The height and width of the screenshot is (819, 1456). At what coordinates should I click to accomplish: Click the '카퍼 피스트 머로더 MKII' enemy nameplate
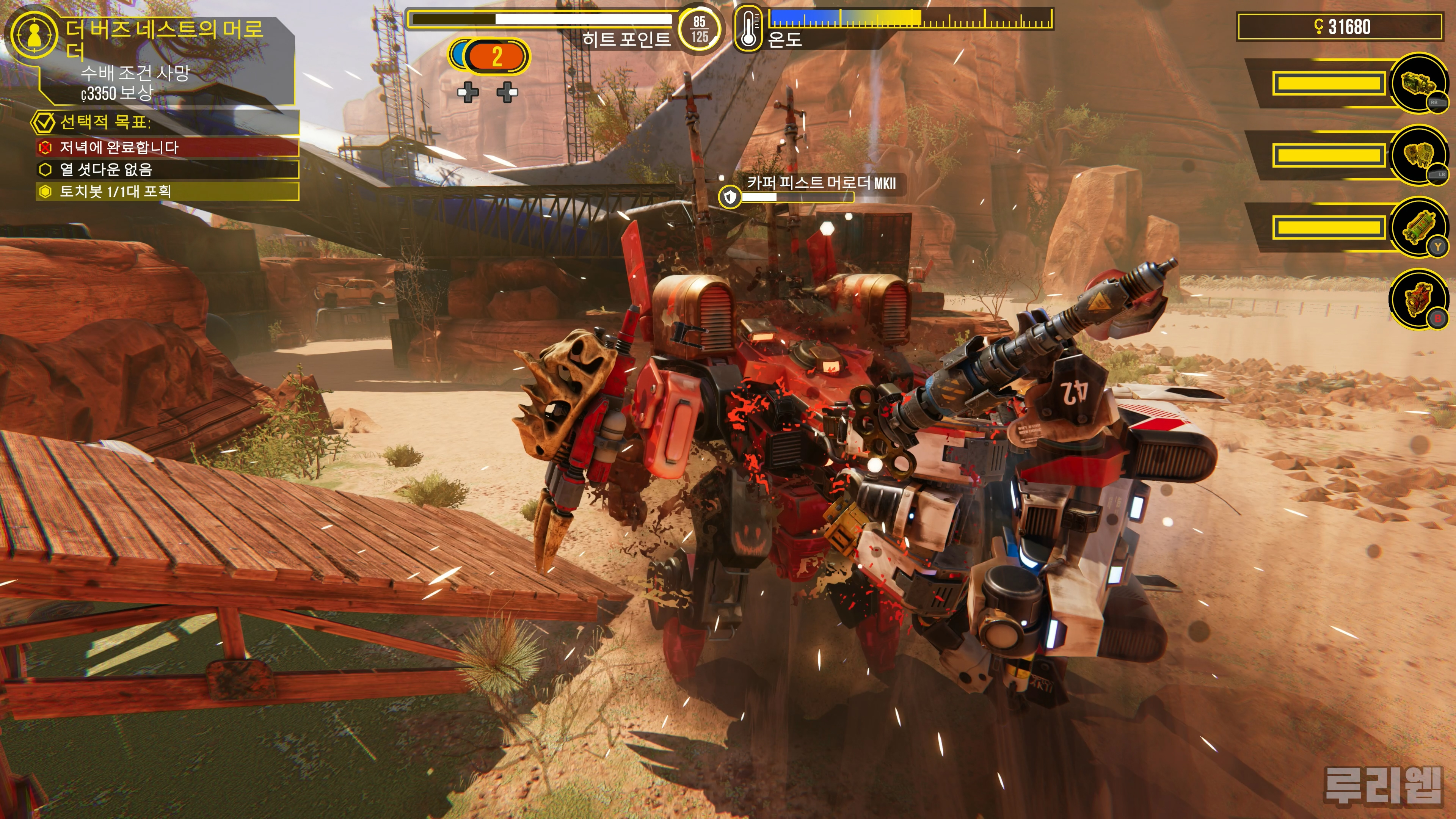click(821, 182)
